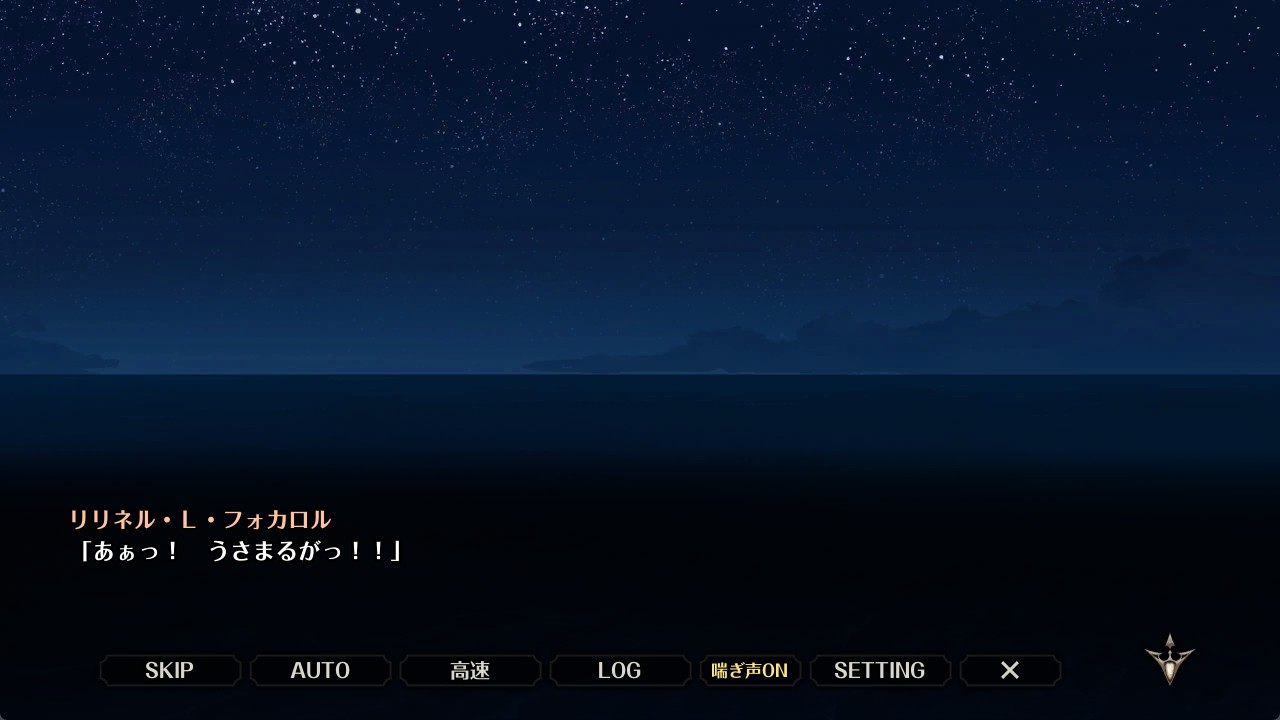The width and height of the screenshot is (1280, 720).
Task: Hide the message window with X
Action: coord(1010,670)
